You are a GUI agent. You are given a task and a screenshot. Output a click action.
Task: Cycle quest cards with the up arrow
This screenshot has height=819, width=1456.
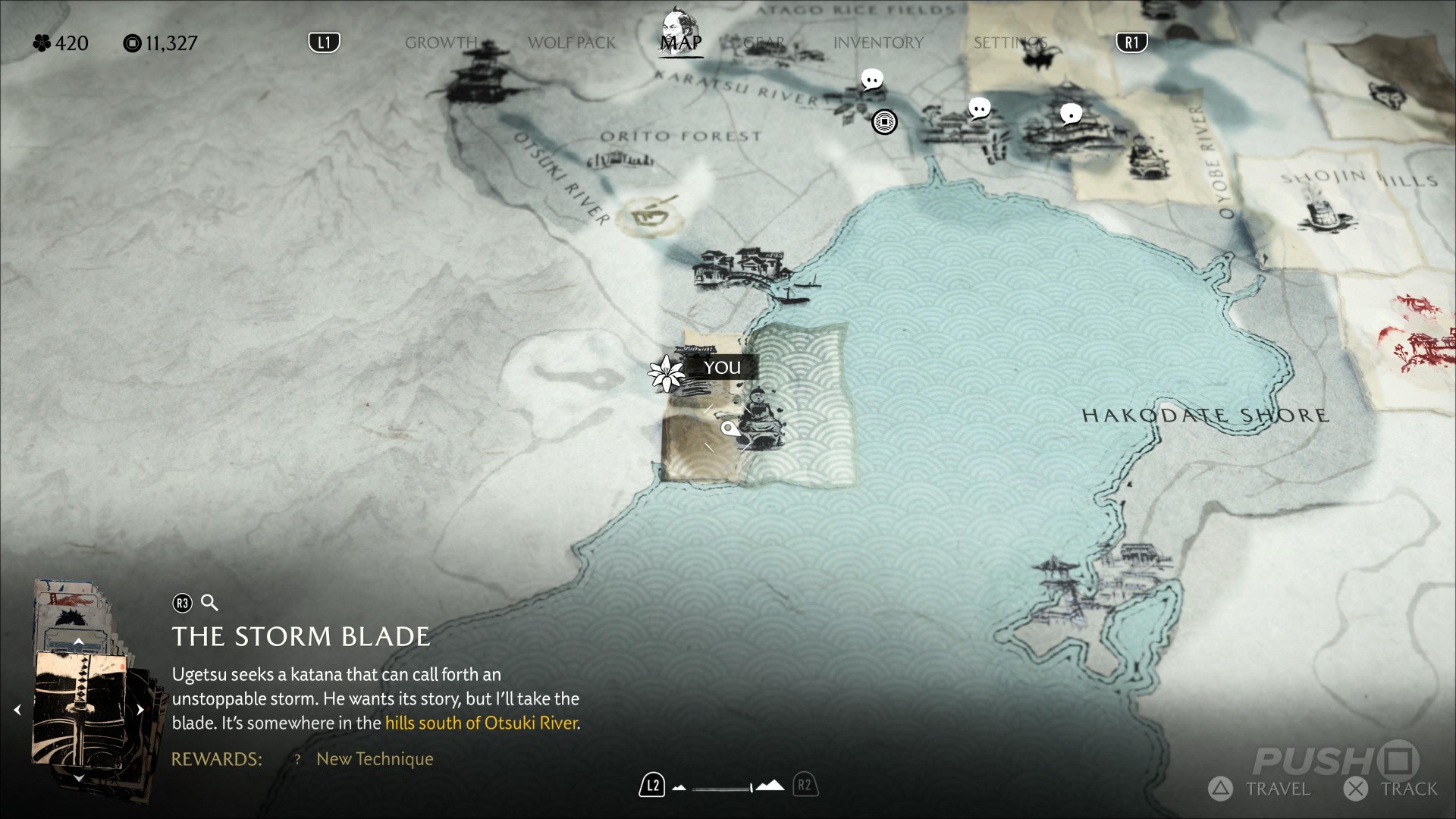78,642
